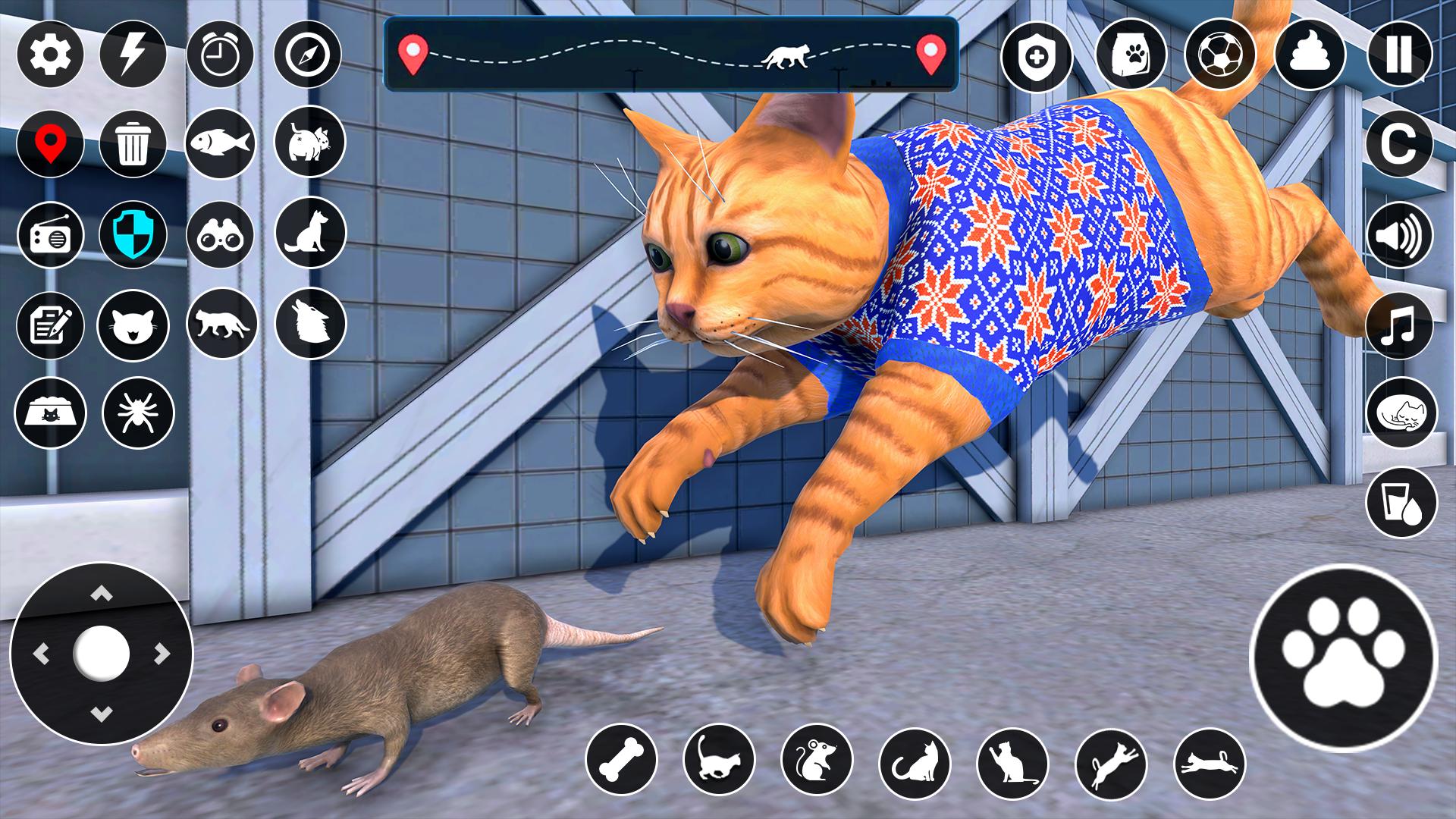
Task: Activate the lightning bolt boost
Action: (x=133, y=55)
